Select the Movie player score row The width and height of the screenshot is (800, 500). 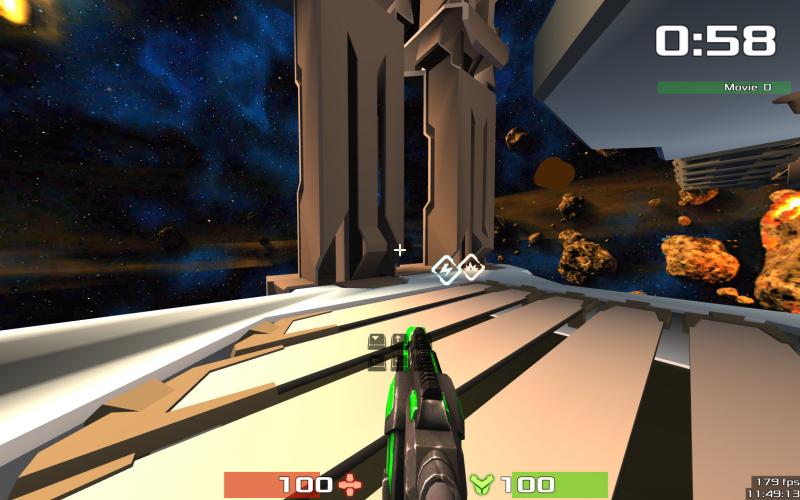pos(724,88)
